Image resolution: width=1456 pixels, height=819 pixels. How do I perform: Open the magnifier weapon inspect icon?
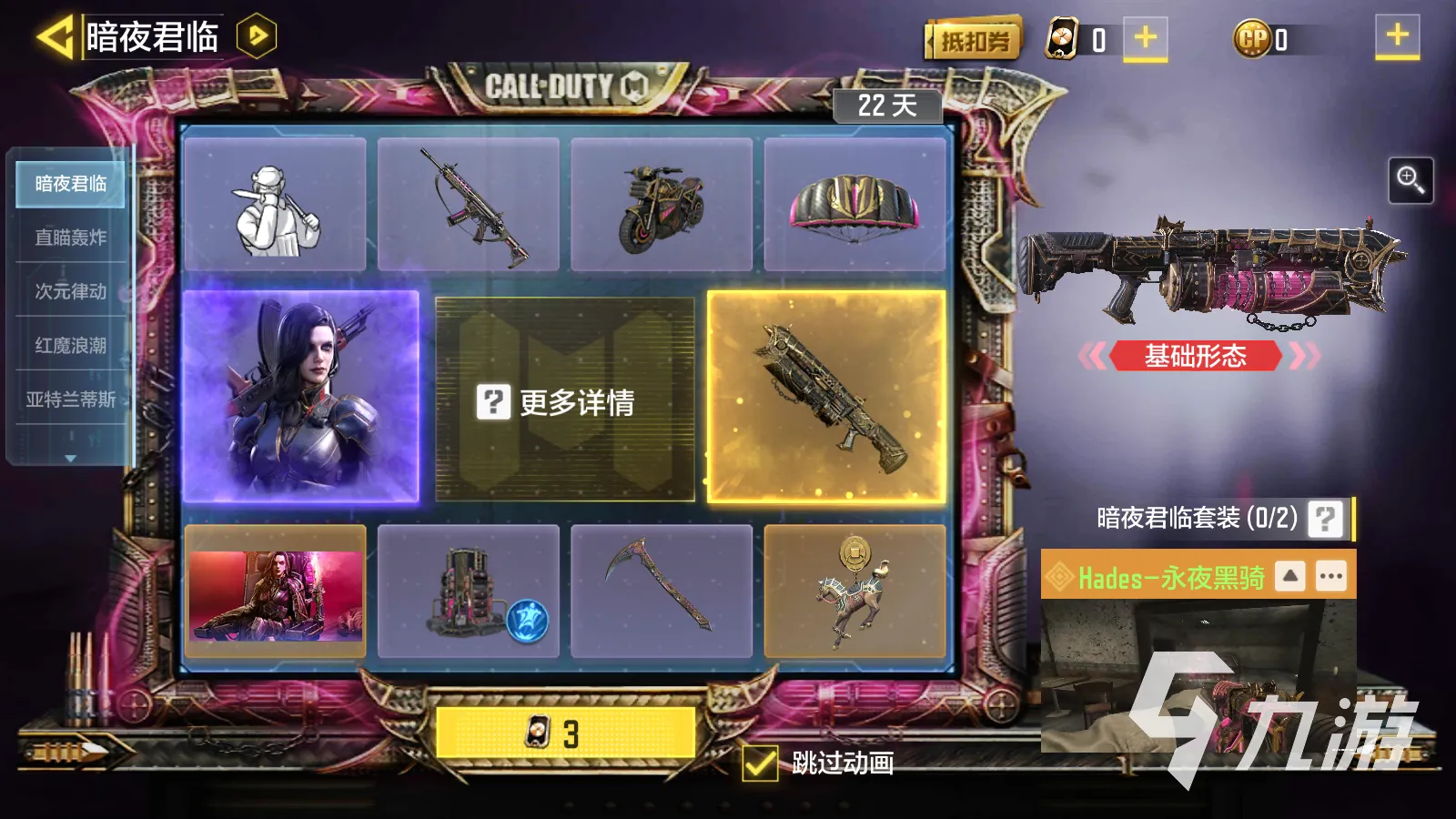(x=1411, y=178)
